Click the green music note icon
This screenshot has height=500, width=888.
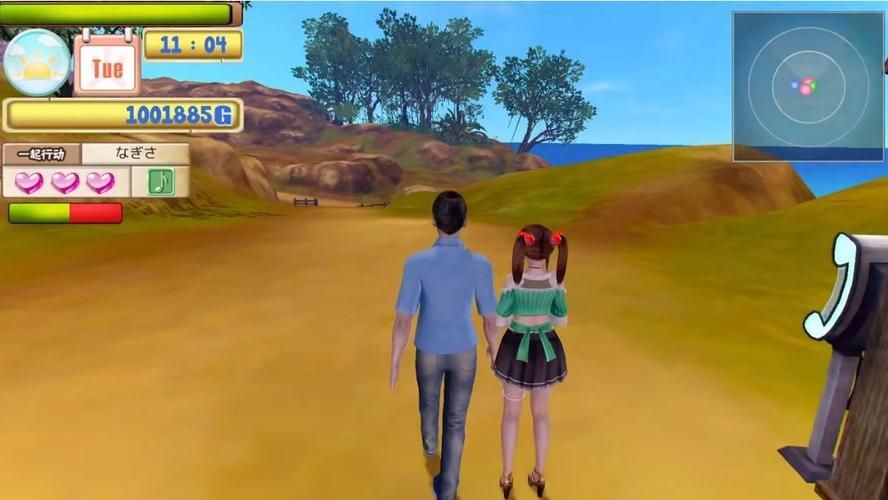click(x=161, y=182)
